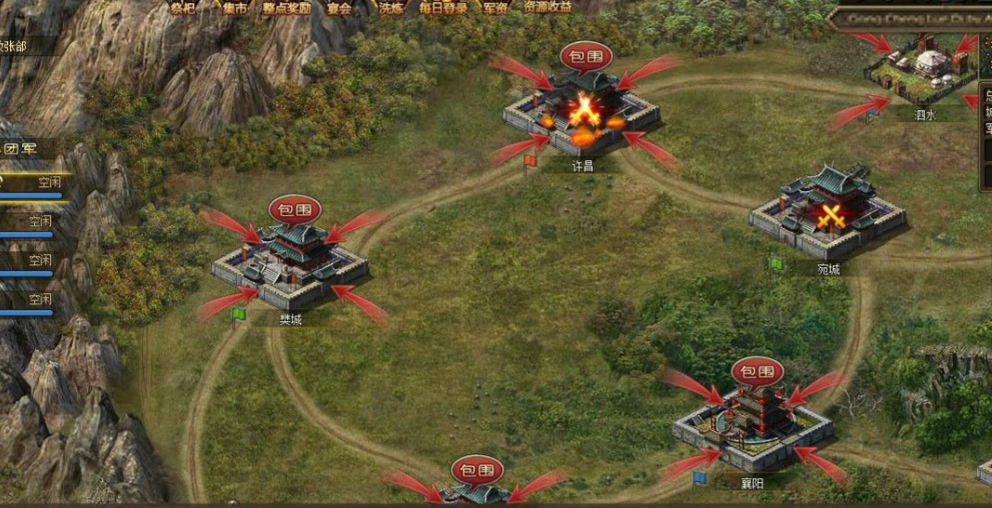Select the burning 许昌 city
Screen dimensions: 992x508
[582, 110]
